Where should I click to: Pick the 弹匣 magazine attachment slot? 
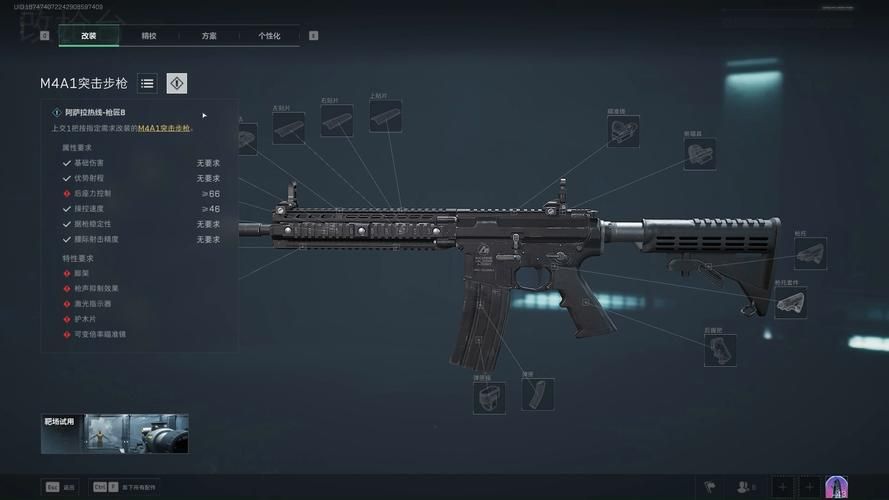pos(537,395)
